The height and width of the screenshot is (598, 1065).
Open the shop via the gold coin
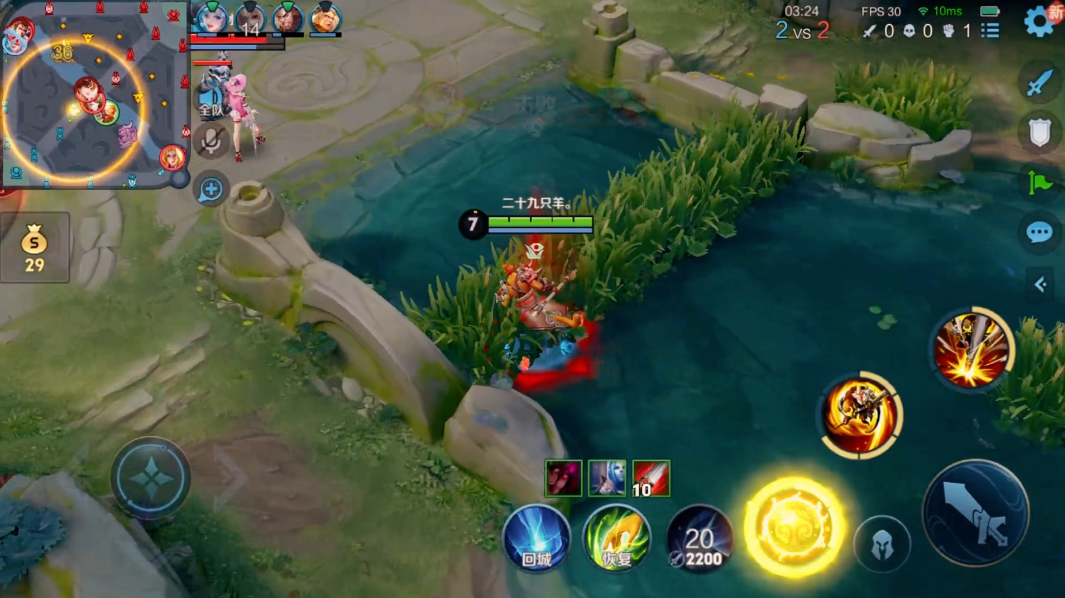[35, 246]
